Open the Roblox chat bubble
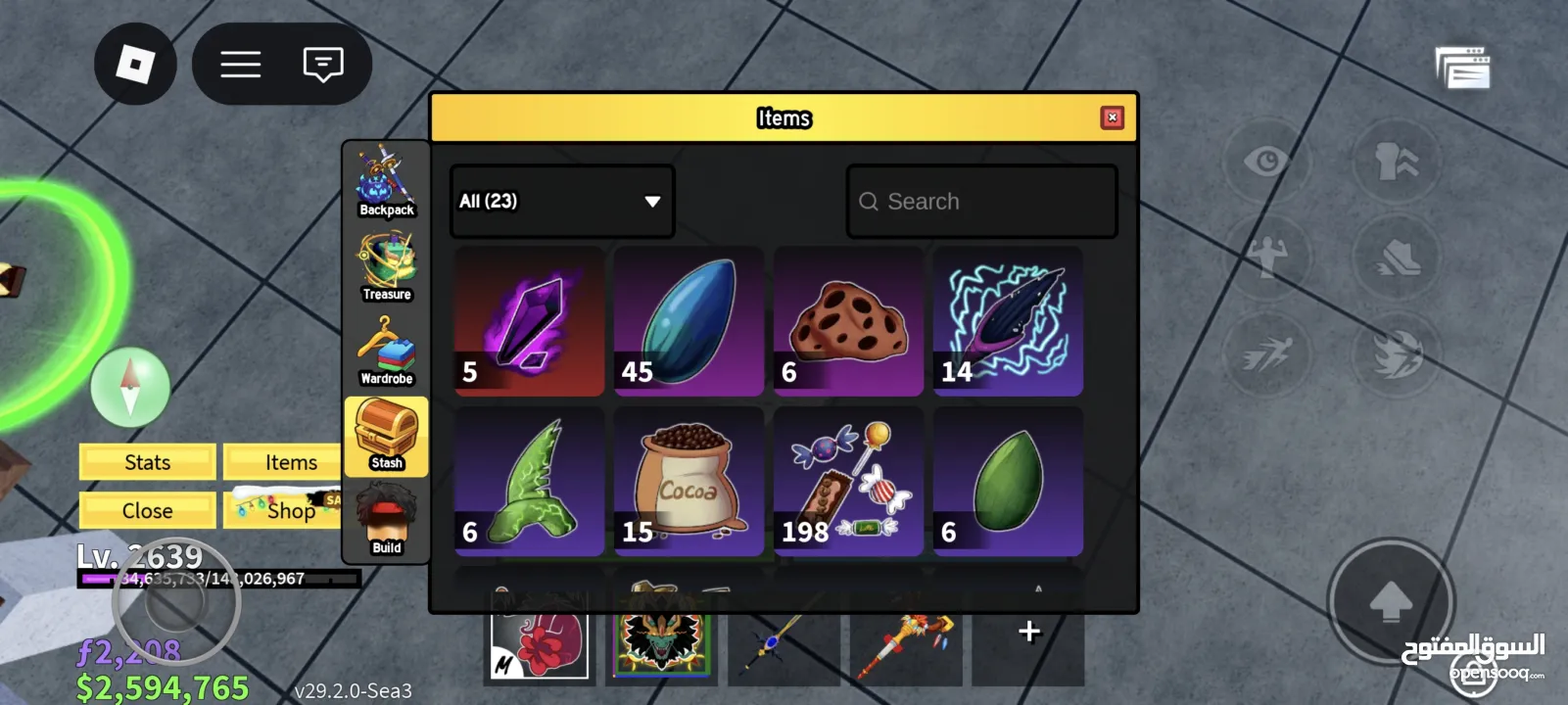 (323, 65)
